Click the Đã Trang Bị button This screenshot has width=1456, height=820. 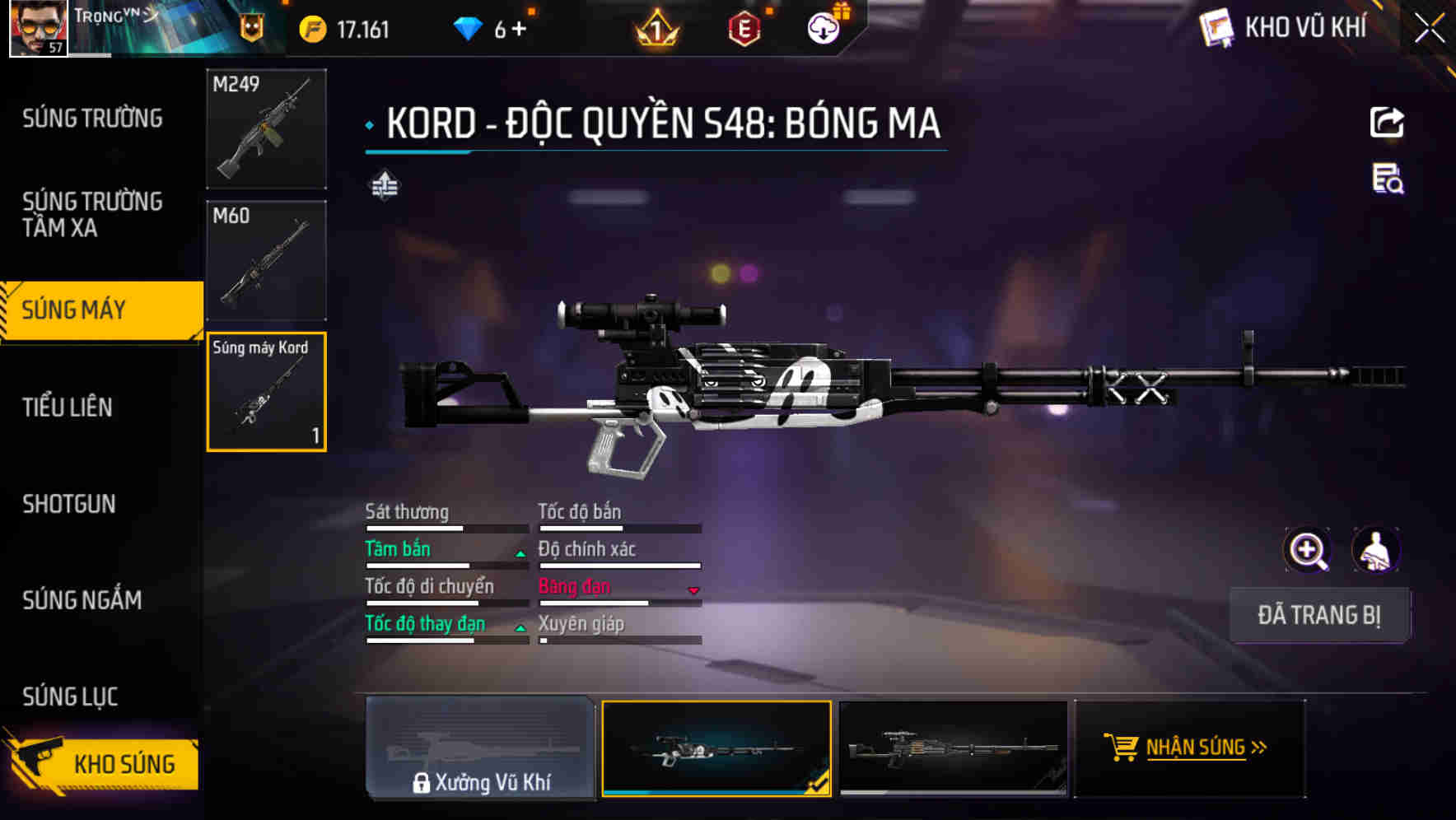point(1318,615)
